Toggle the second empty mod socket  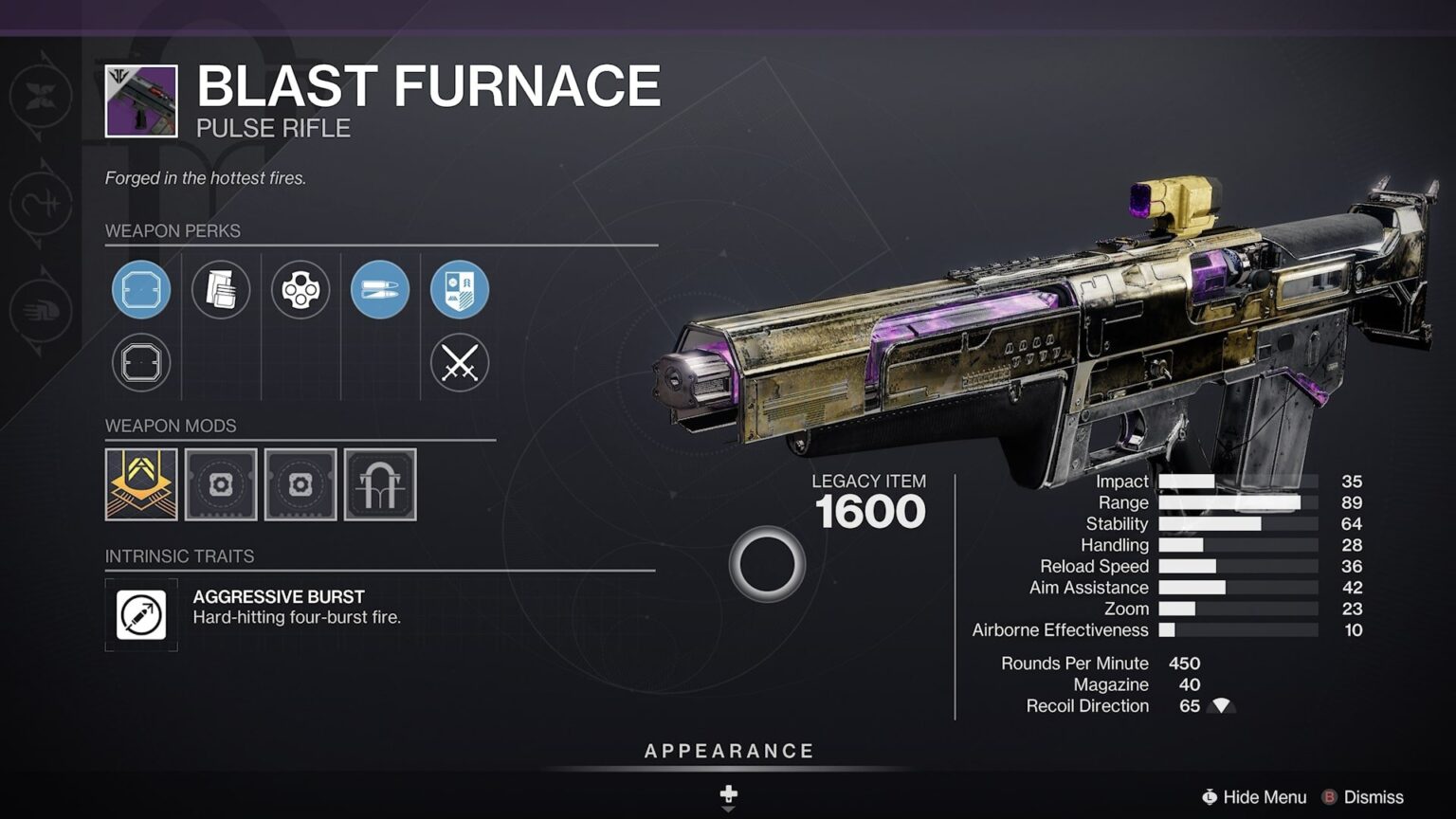[300, 484]
